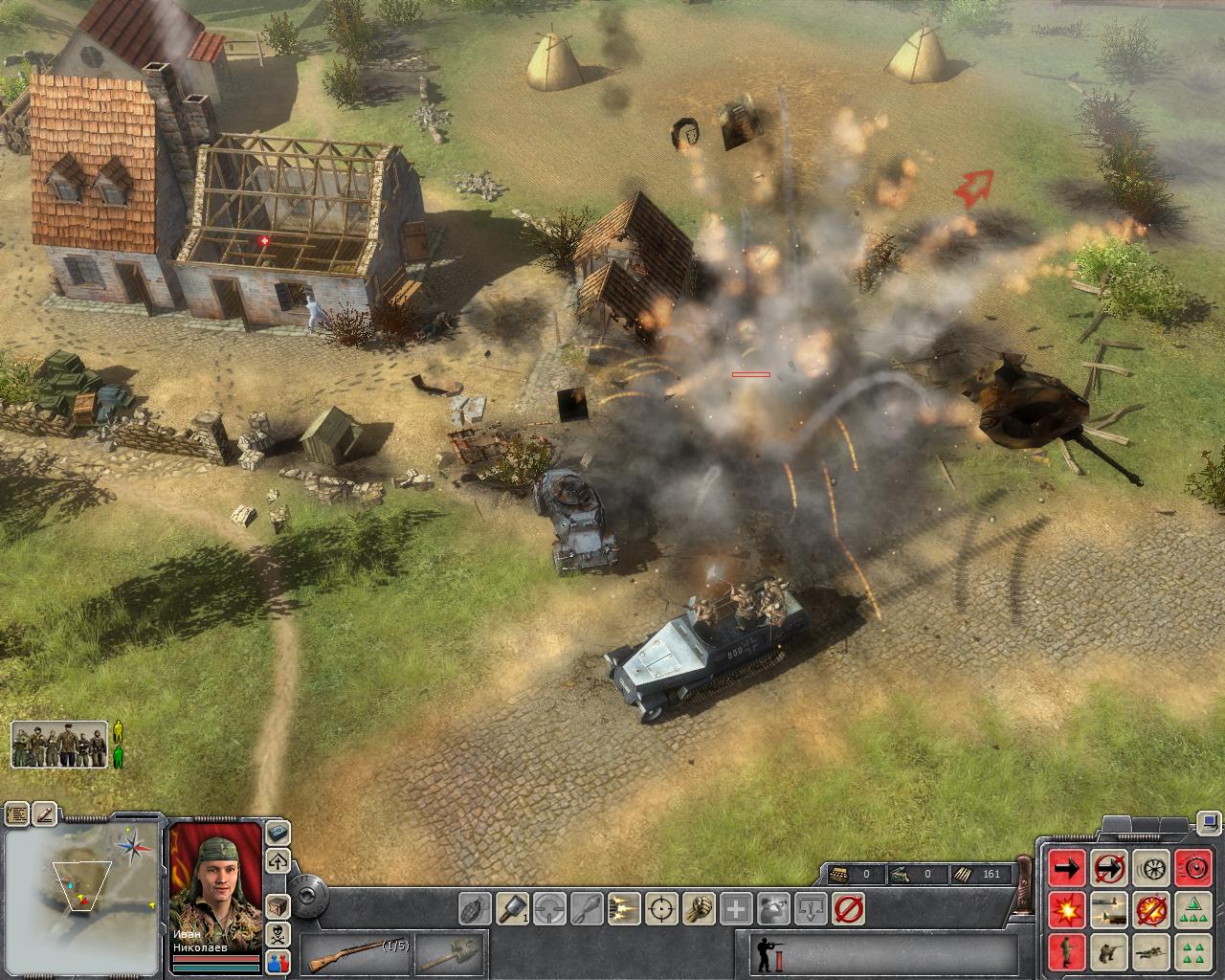Open the mission objectives notepad
Viewport: 1225px width, 980px height.
(x=17, y=815)
